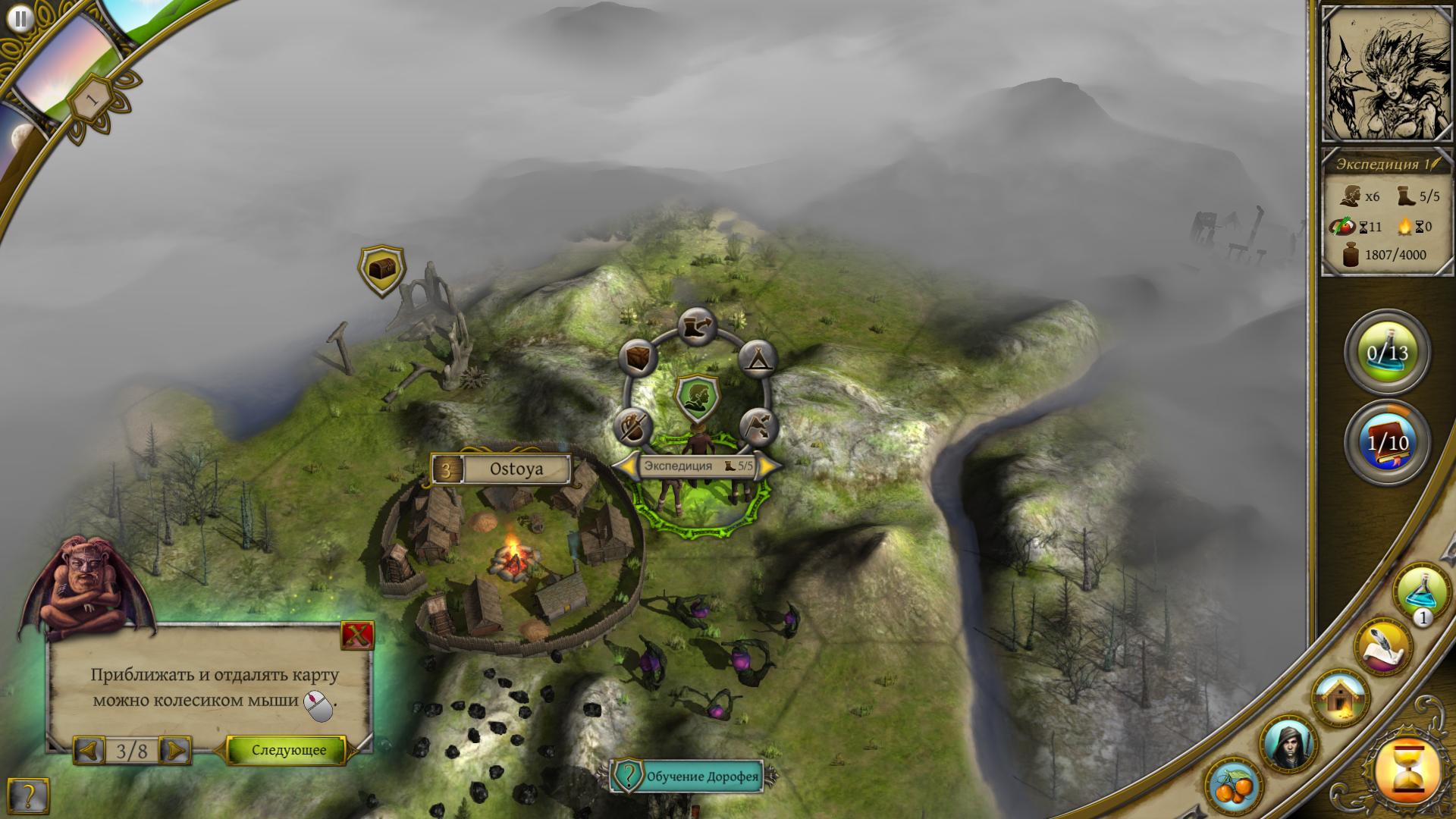
Task: Advance with the tutorial's right arrow
Action: pos(176,751)
